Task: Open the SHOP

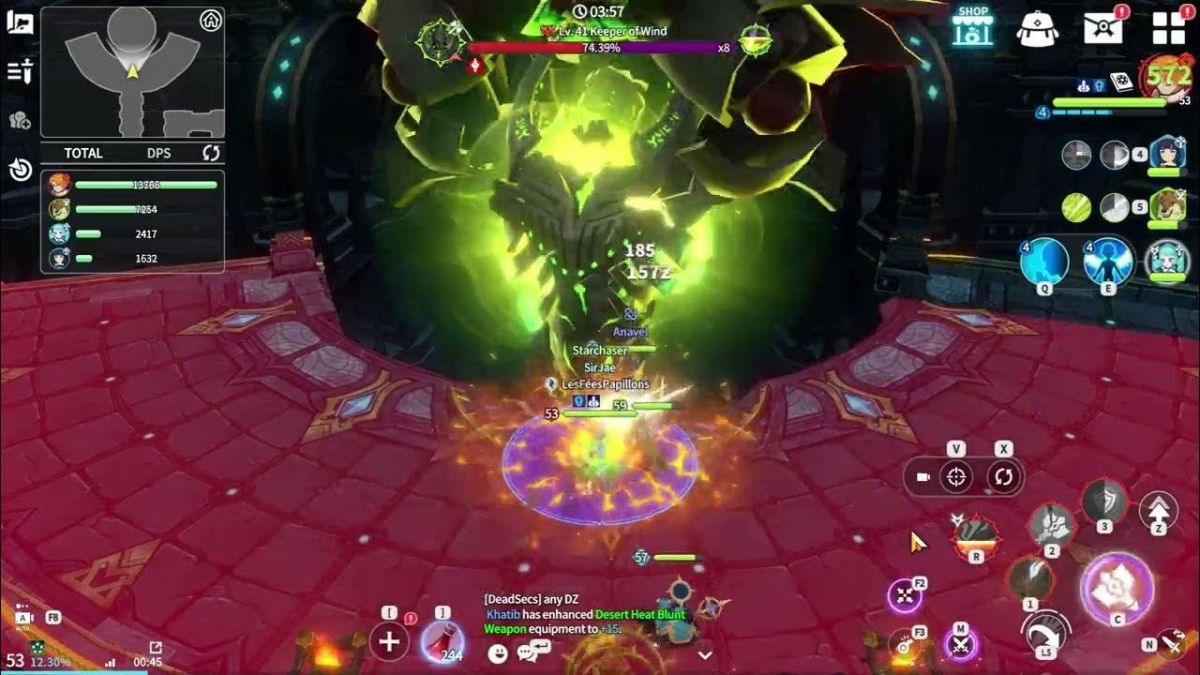Action: 972,27
